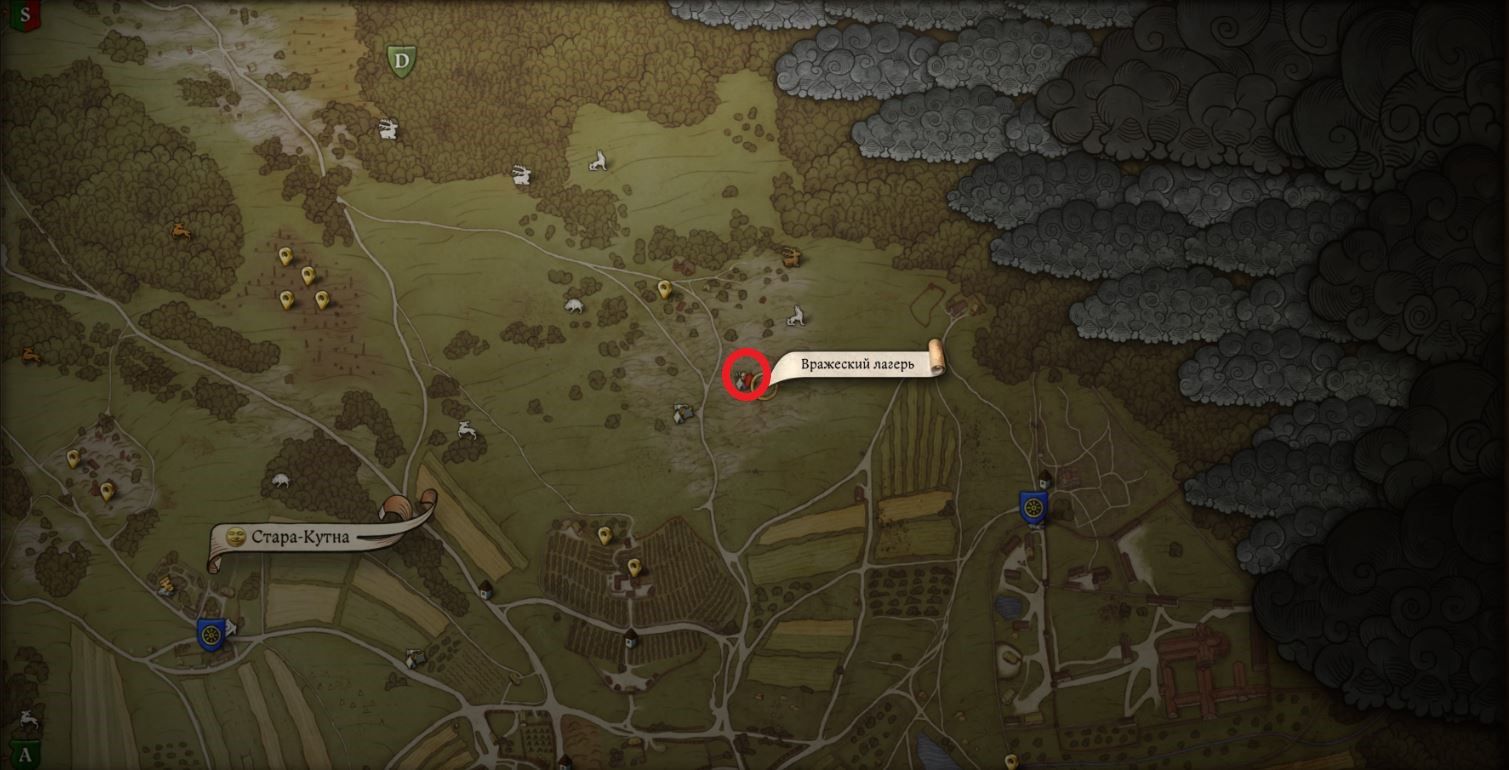Click the red and green S shield marker
The height and width of the screenshot is (770, 1509).
pos(25,15)
